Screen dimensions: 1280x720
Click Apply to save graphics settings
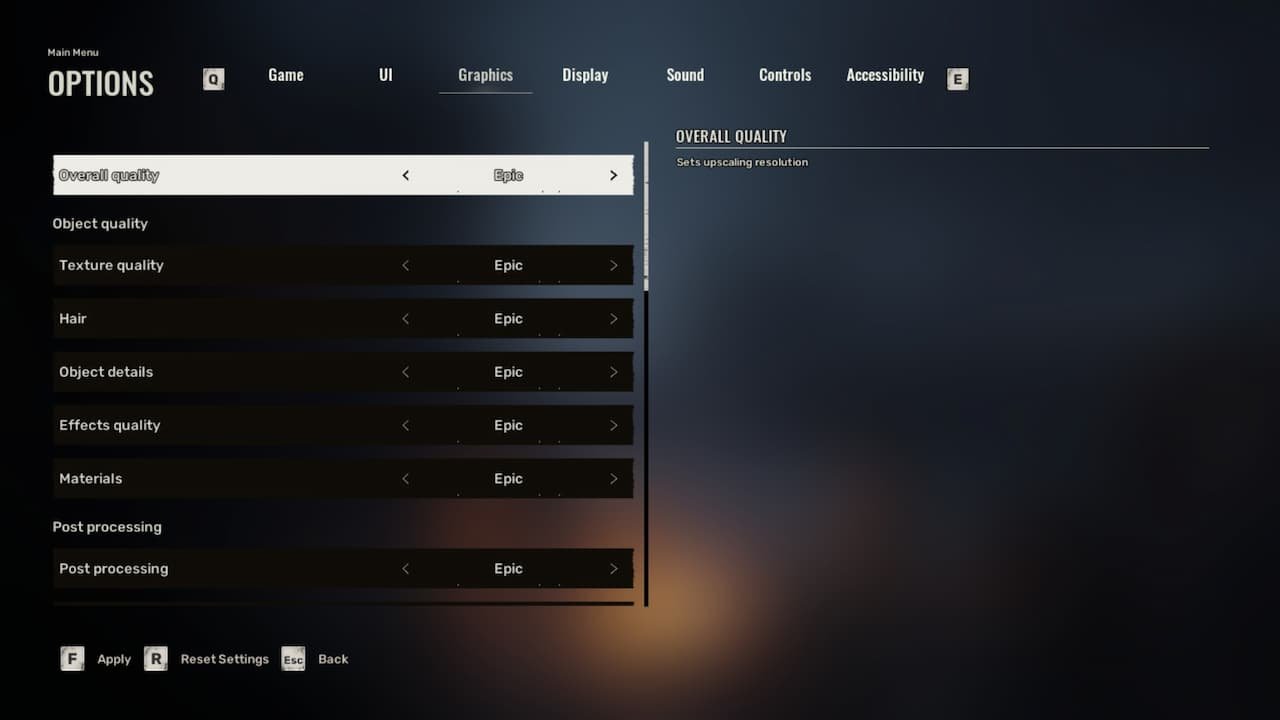tap(113, 659)
